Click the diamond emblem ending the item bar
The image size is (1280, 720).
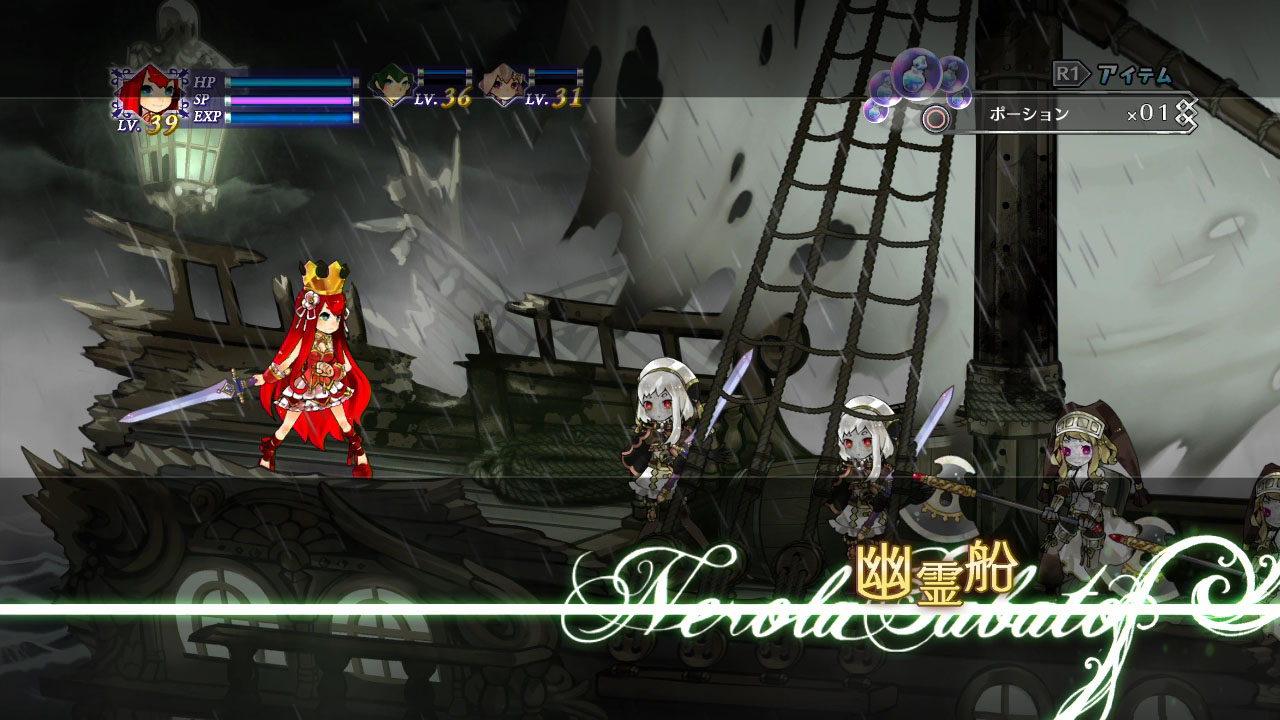1186,112
